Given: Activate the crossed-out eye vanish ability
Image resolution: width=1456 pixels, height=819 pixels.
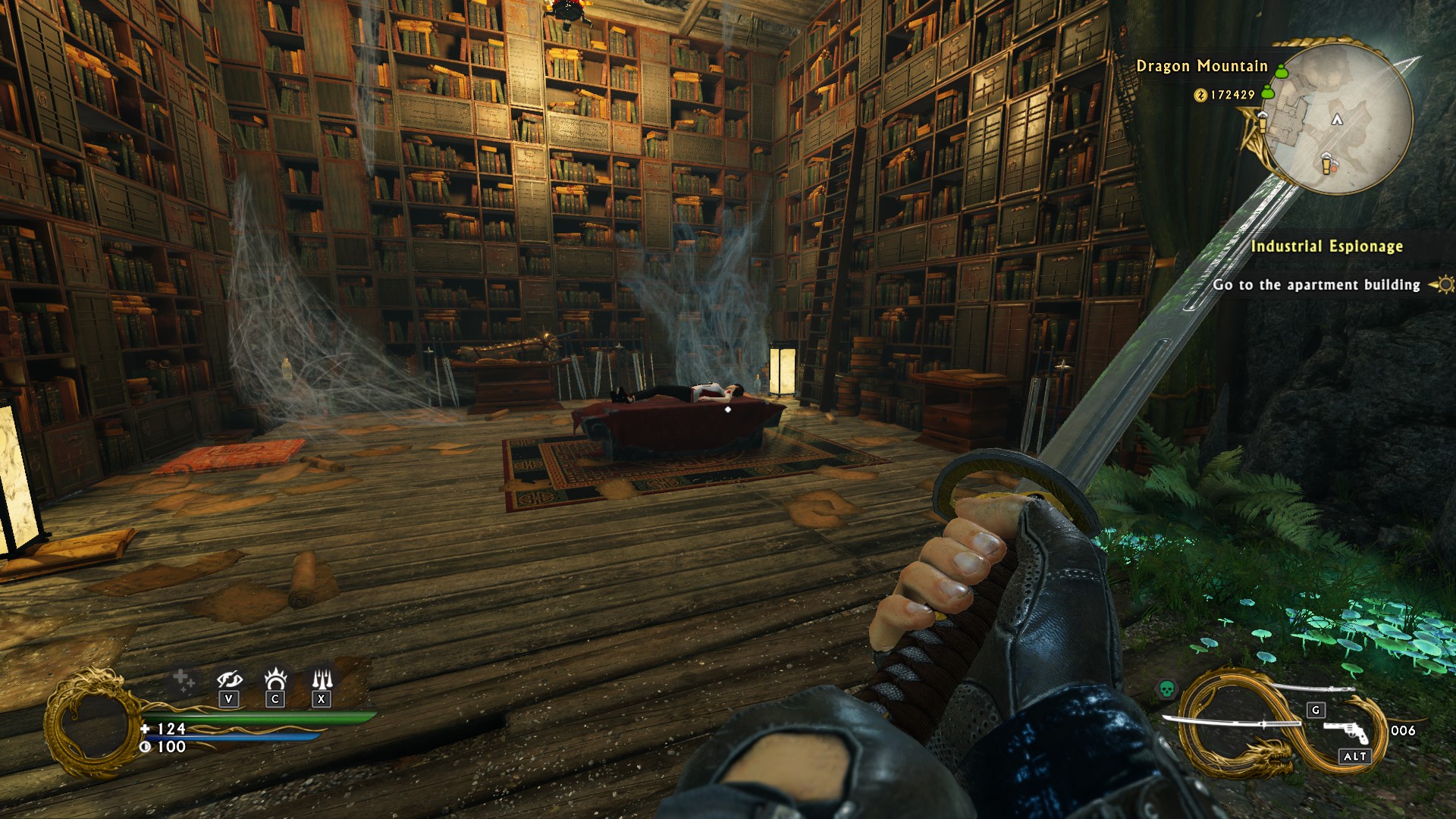Looking at the screenshot, I should coord(229,679).
